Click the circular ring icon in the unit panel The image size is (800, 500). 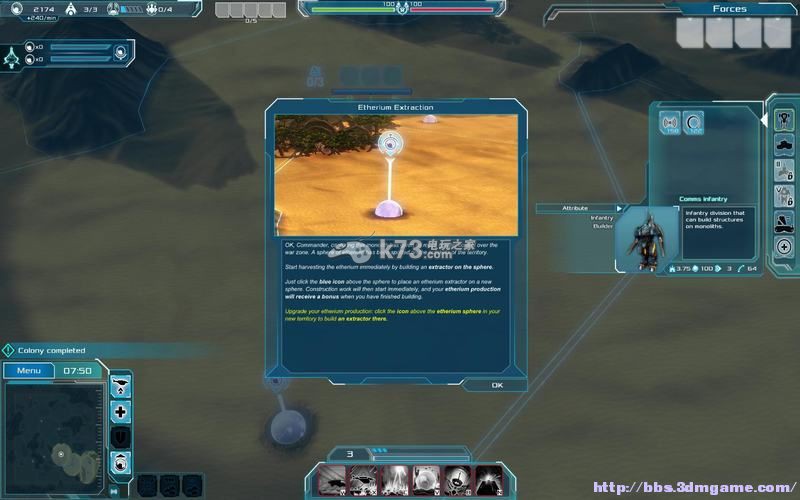(694, 124)
